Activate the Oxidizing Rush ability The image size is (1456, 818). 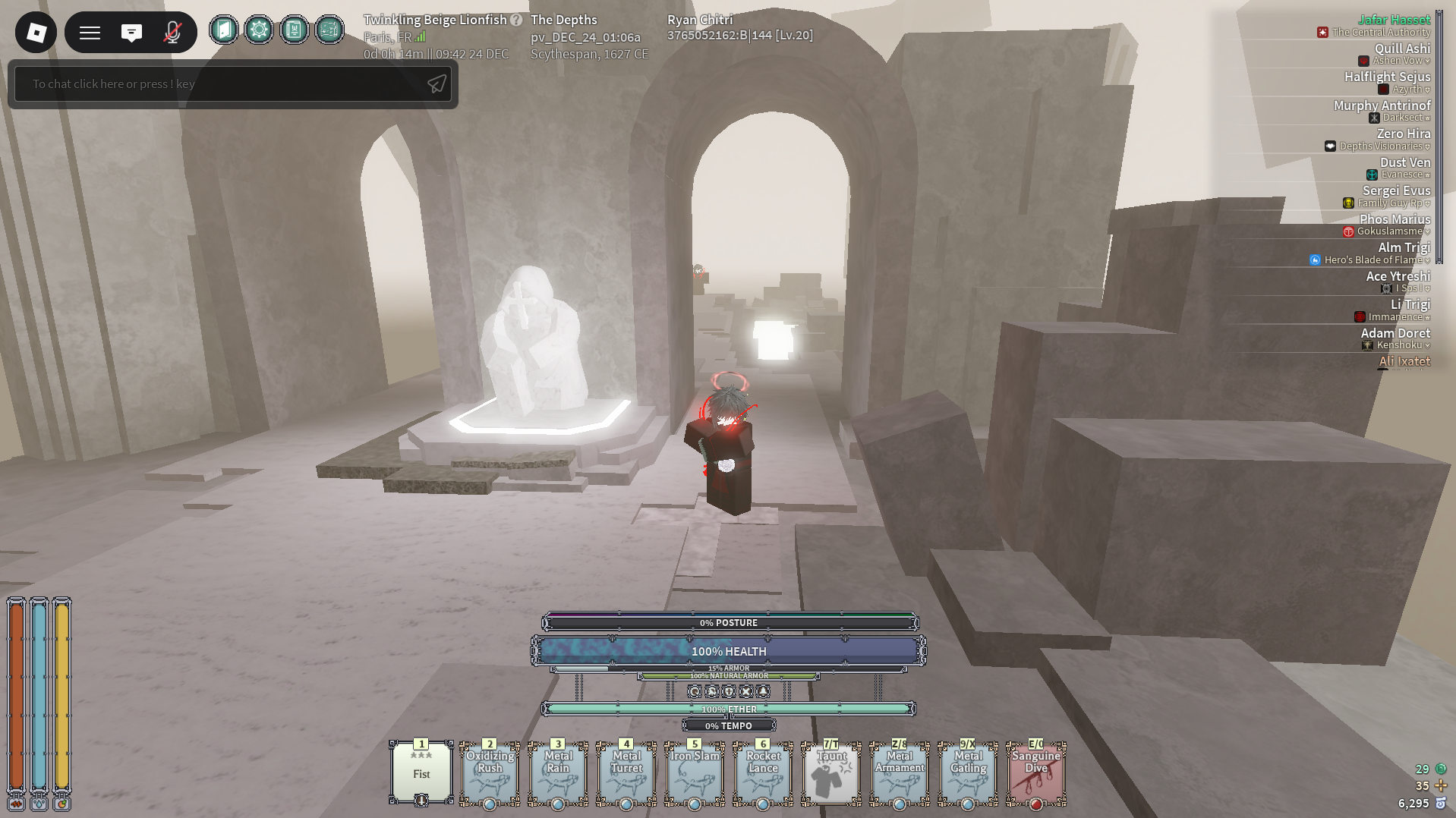(490, 772)
